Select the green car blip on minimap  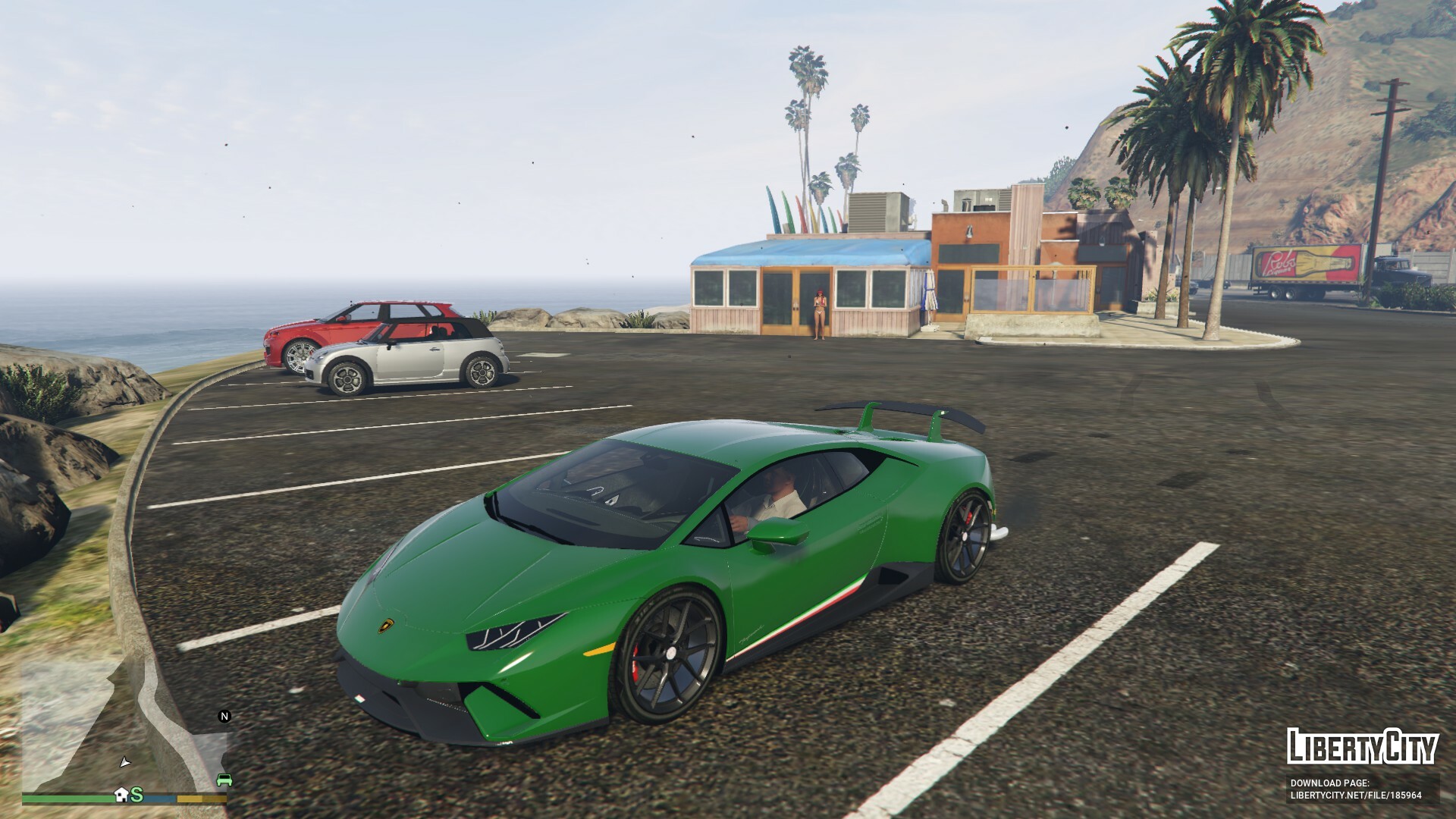pyautogui.click(x=224, y=780)
